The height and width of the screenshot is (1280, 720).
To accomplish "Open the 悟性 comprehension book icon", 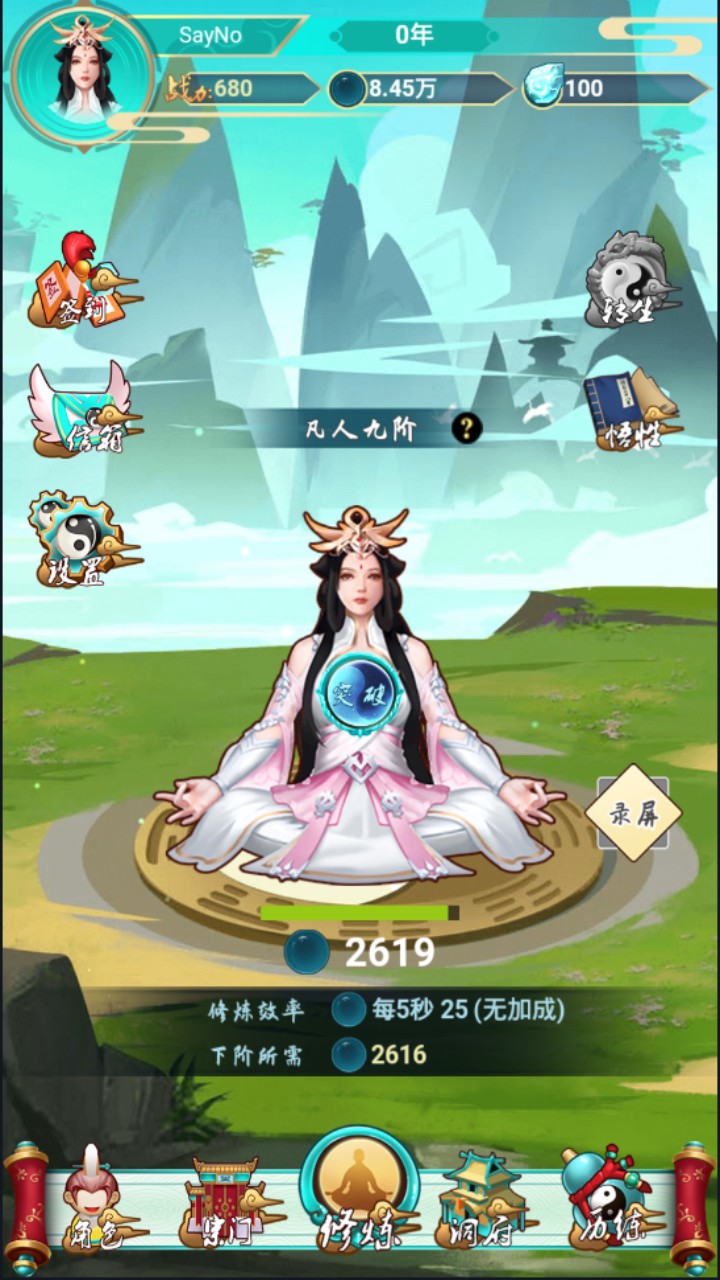I will pos(630,410).
